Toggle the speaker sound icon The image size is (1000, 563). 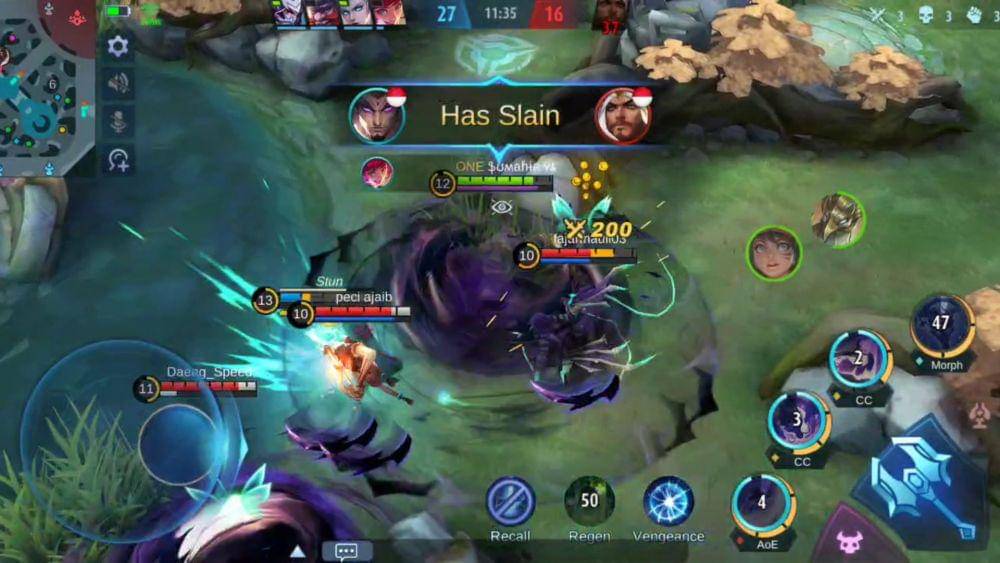118,84
